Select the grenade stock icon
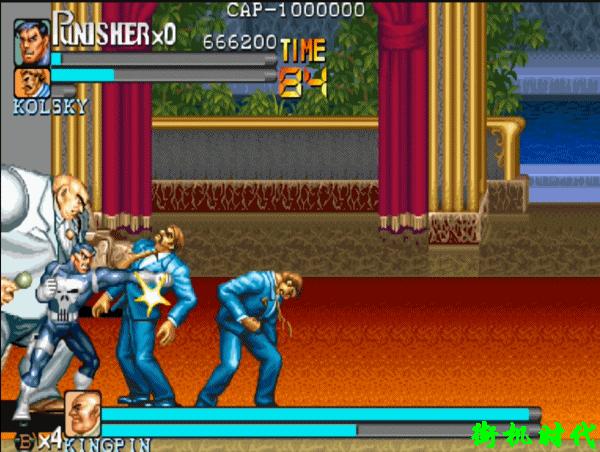Viewport: 600px width, 452px height. click(24, 437)
